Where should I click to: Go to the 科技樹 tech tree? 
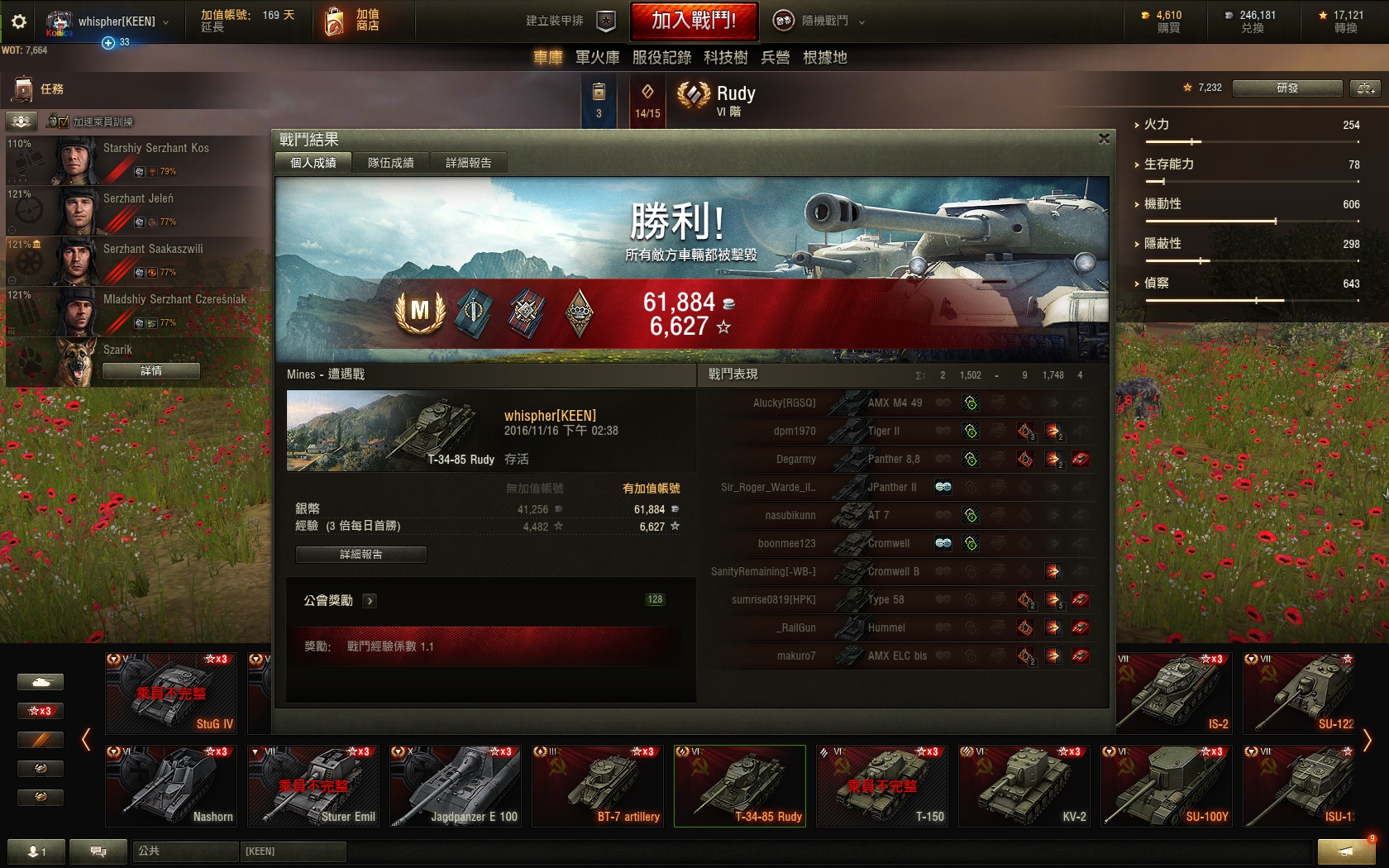point(725,57)
